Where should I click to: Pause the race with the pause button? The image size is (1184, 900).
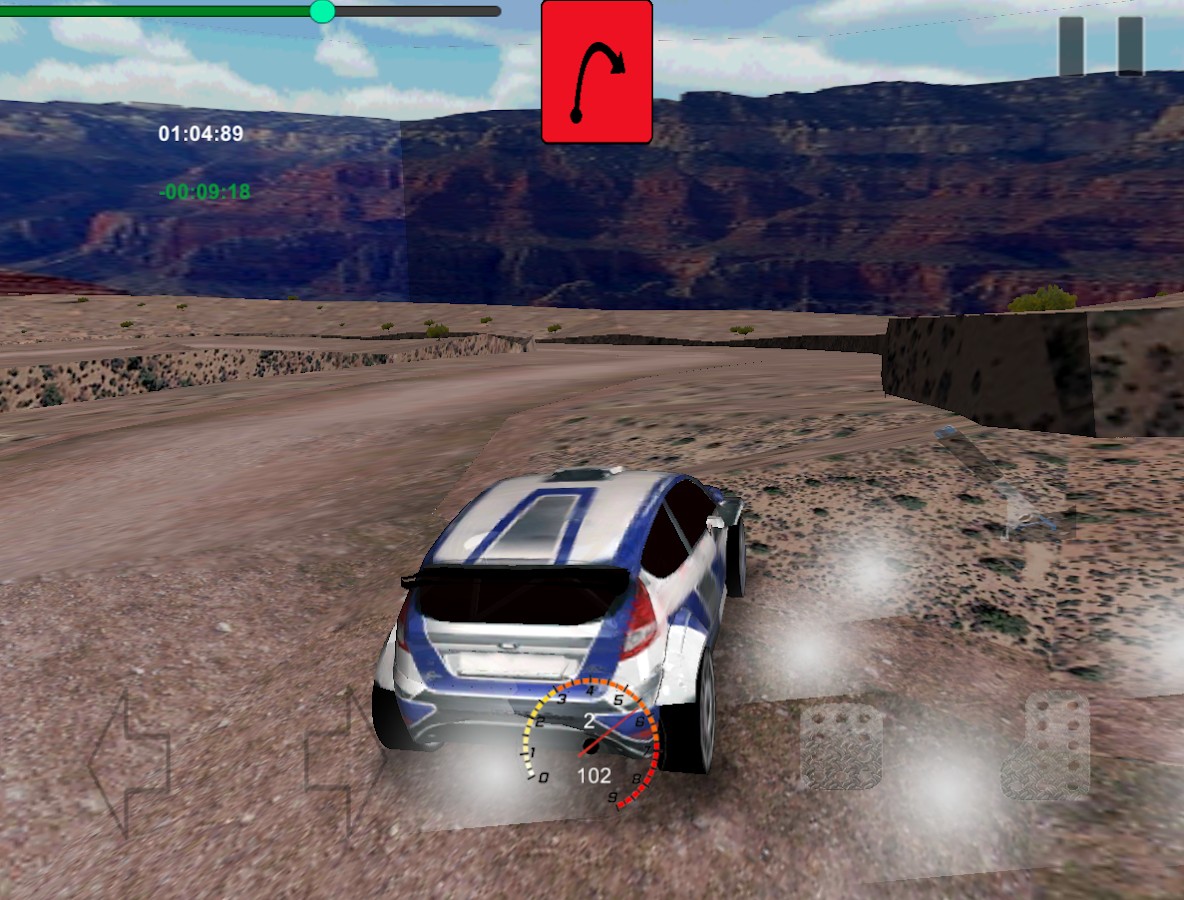tap(1100, 46)
